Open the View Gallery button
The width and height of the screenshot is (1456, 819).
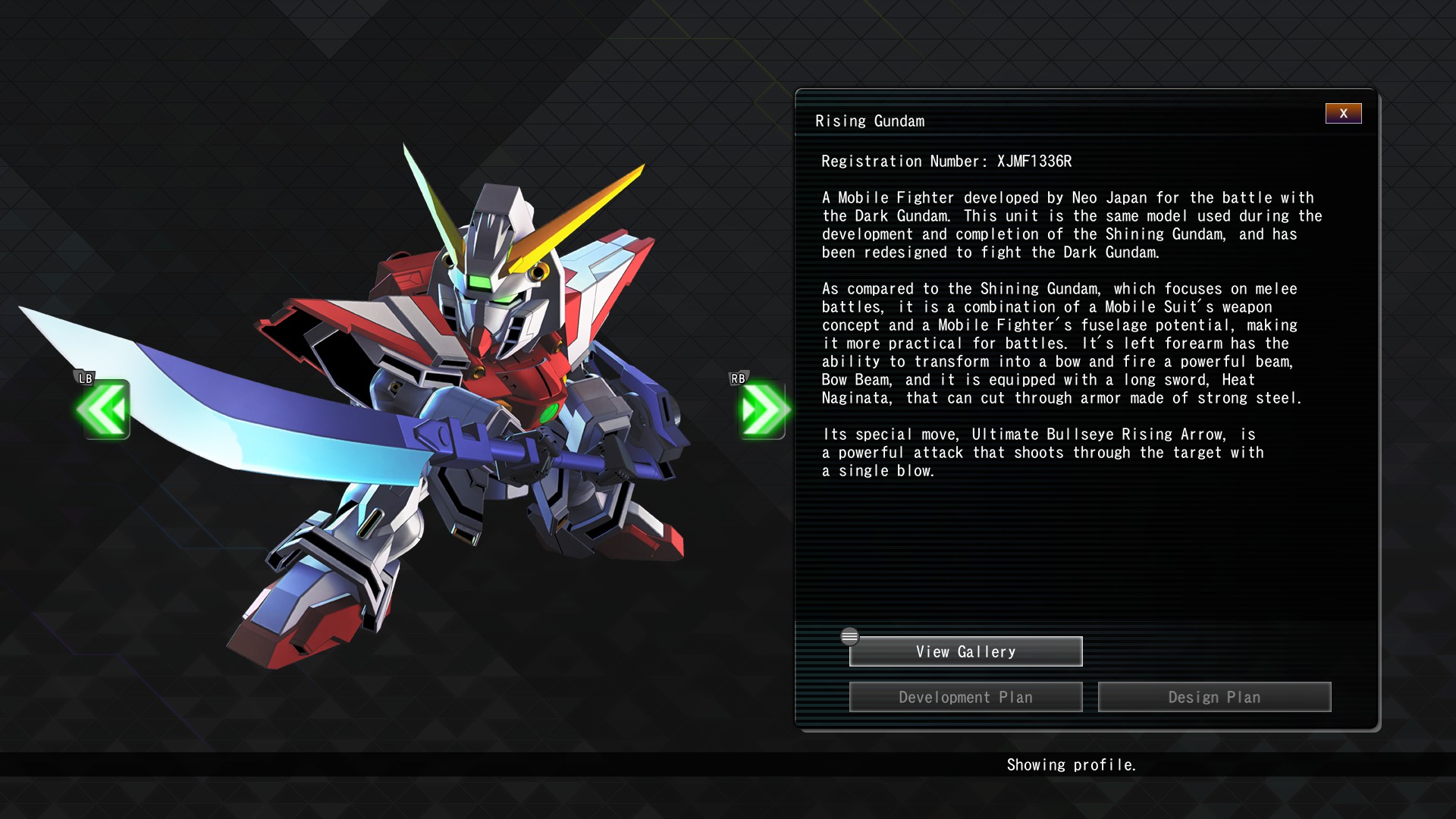coord(965,651)
